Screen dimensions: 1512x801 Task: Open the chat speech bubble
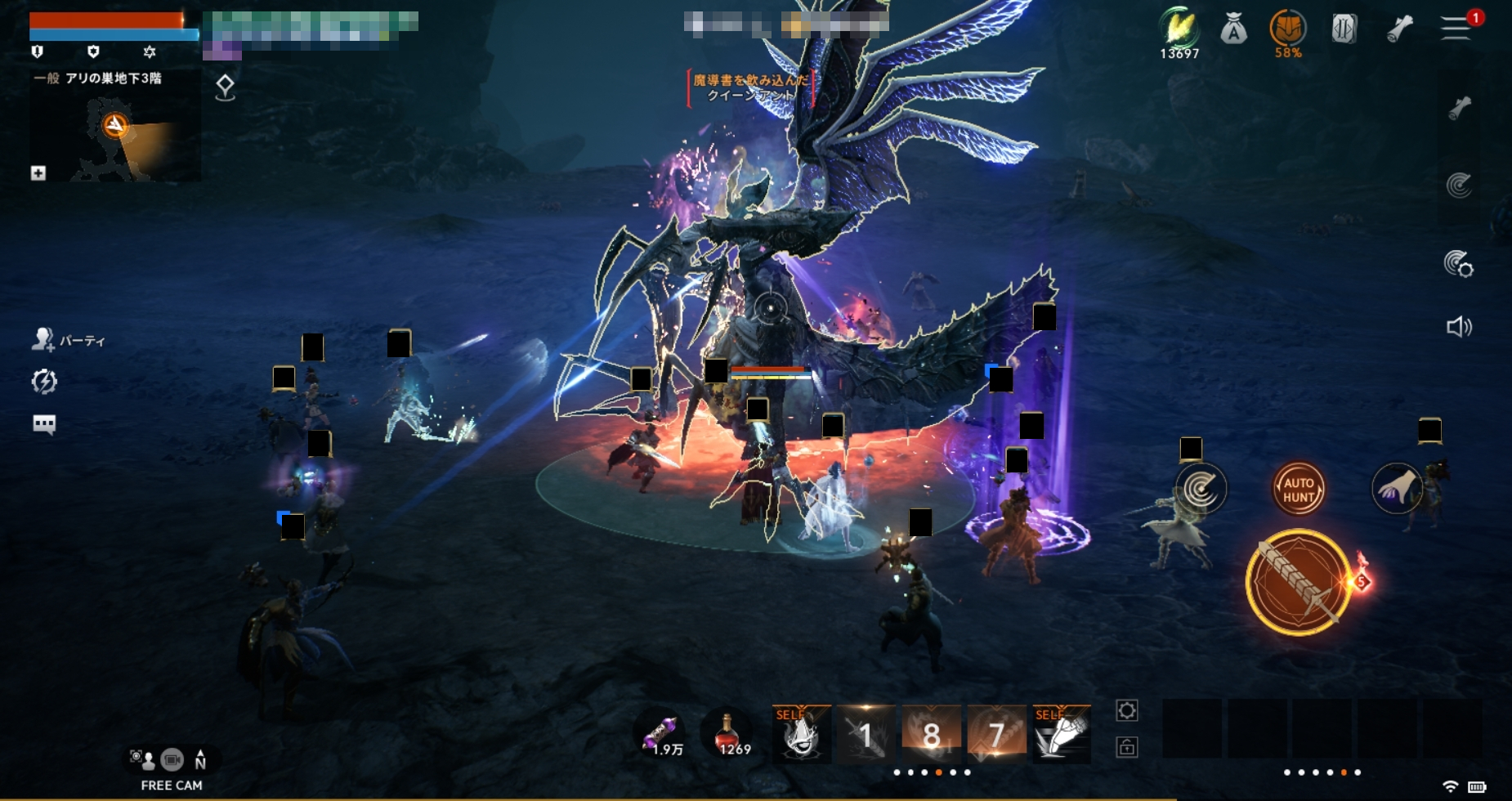44,423
